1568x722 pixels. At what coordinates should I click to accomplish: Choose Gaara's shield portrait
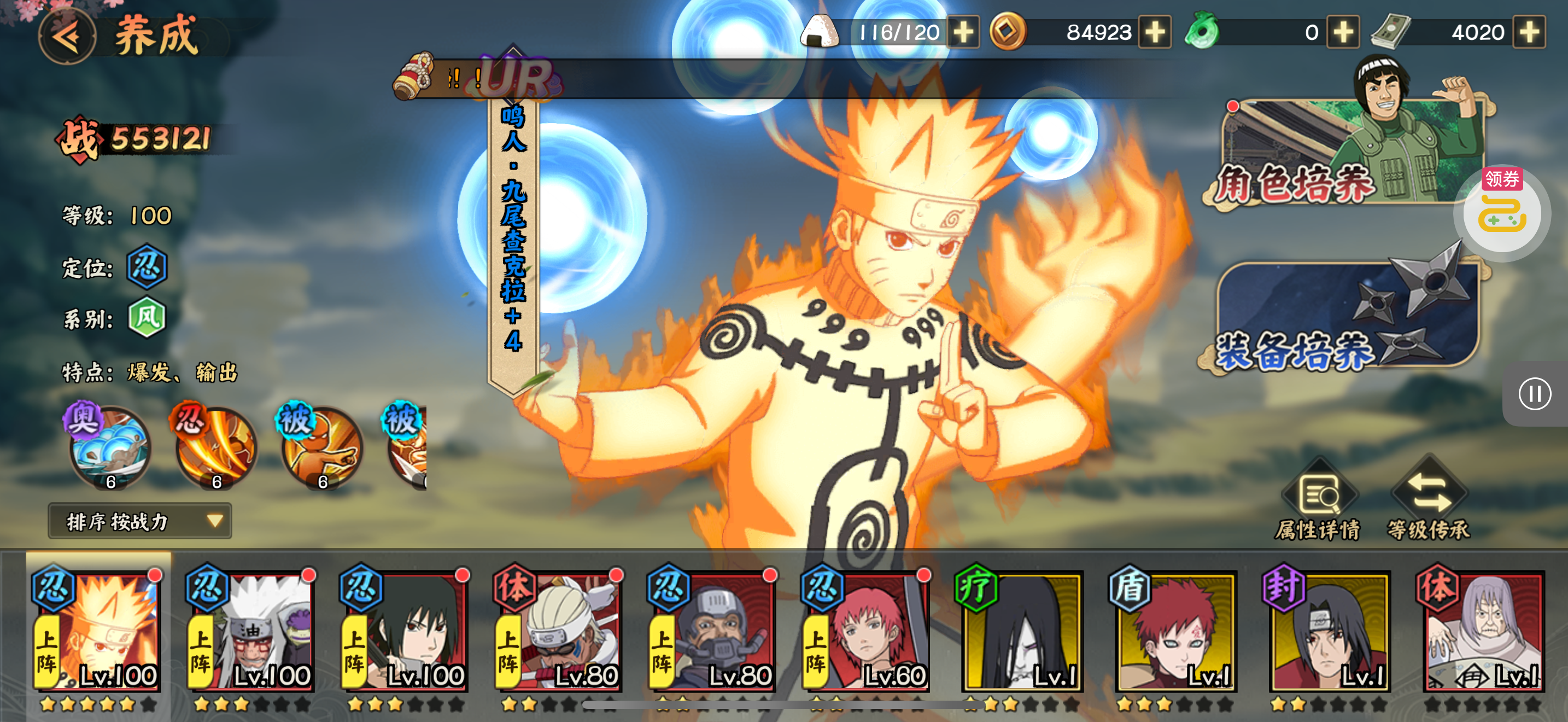1175,633
